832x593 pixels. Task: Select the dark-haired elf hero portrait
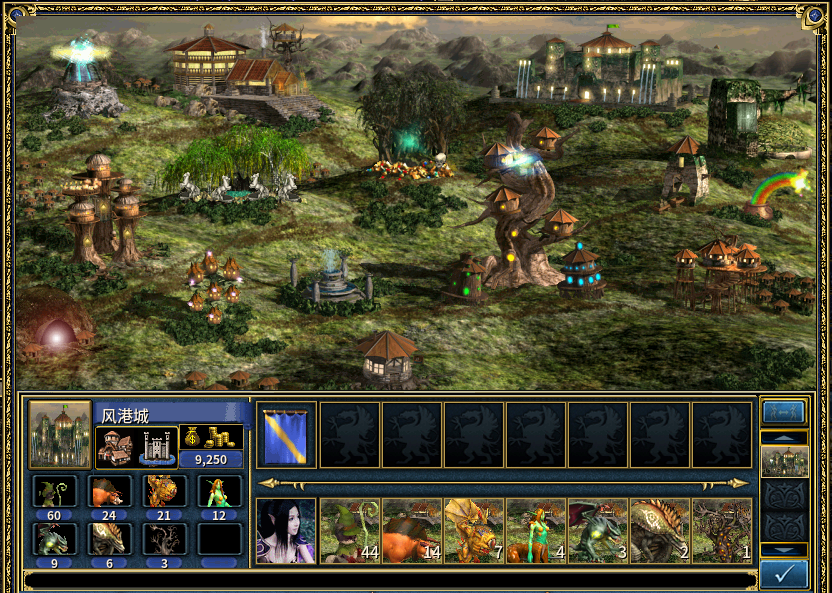pos(286,531)
